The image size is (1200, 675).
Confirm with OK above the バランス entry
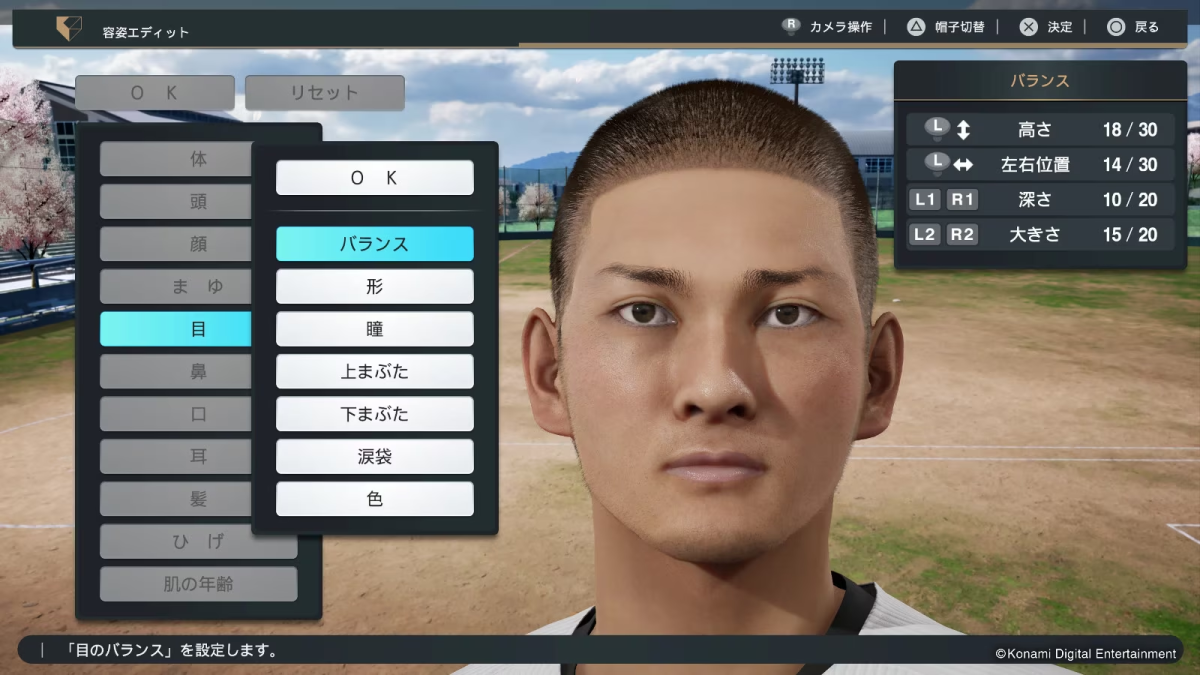tap(374, 178)
